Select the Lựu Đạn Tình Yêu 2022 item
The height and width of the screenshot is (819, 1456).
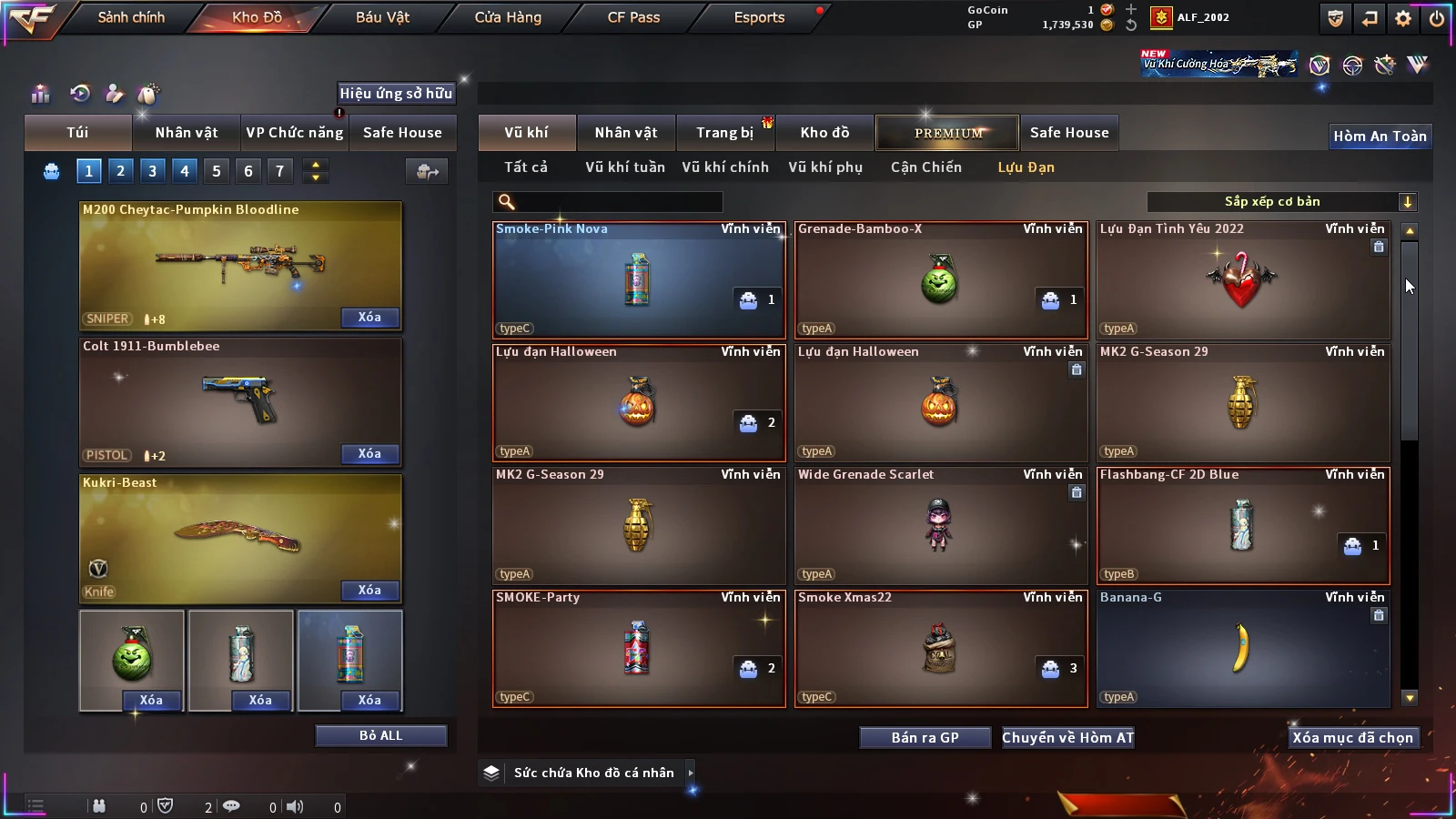pyautogui.click(x=1242, y=280)
